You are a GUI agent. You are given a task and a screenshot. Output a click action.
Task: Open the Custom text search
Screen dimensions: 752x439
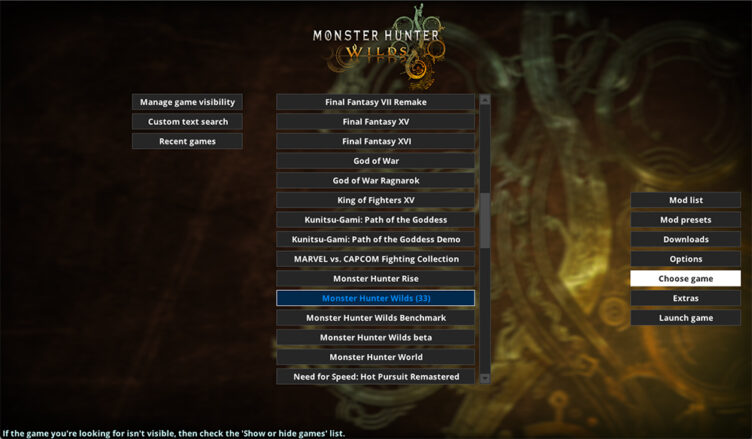[187, 122]
